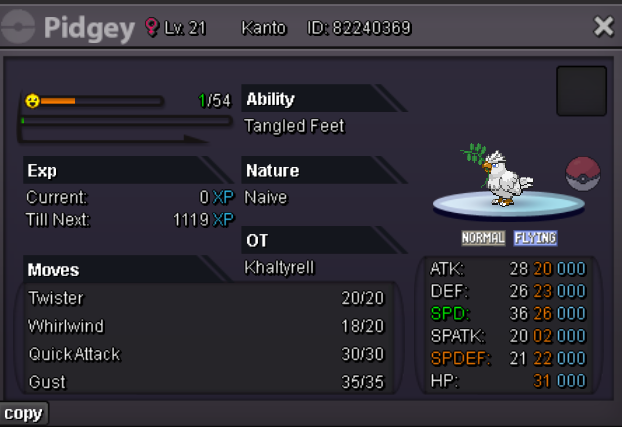
Task: Click the happiness face icon
Action: click(32, 101)
